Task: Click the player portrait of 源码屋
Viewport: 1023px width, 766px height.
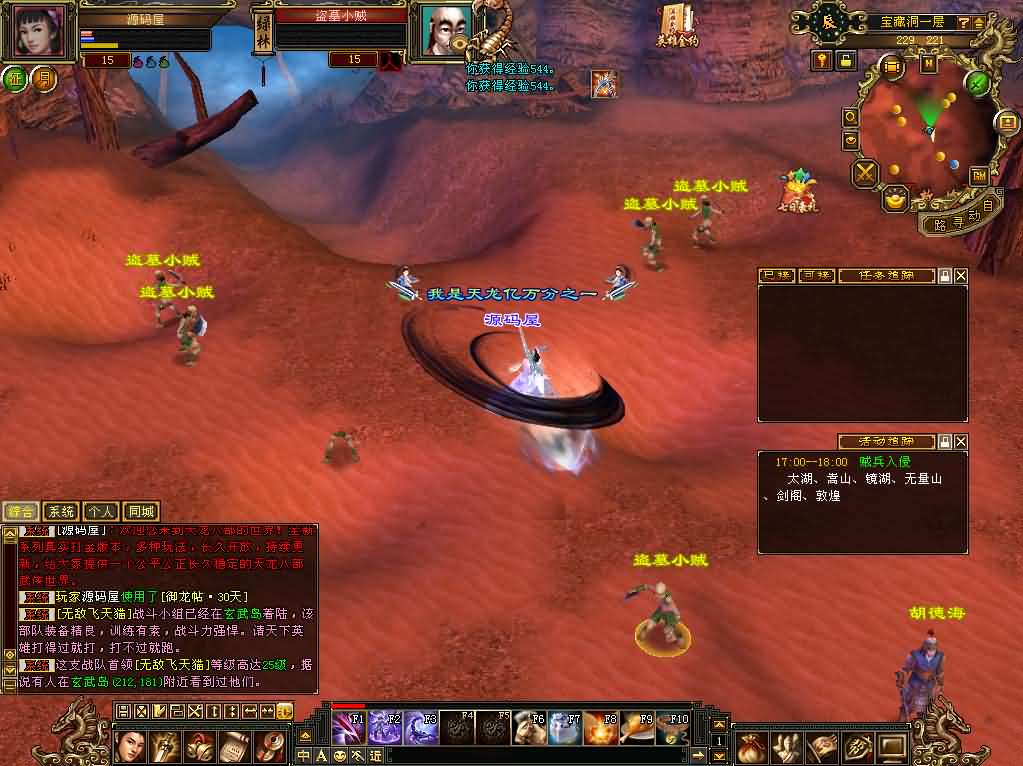Action: point(41,32)
